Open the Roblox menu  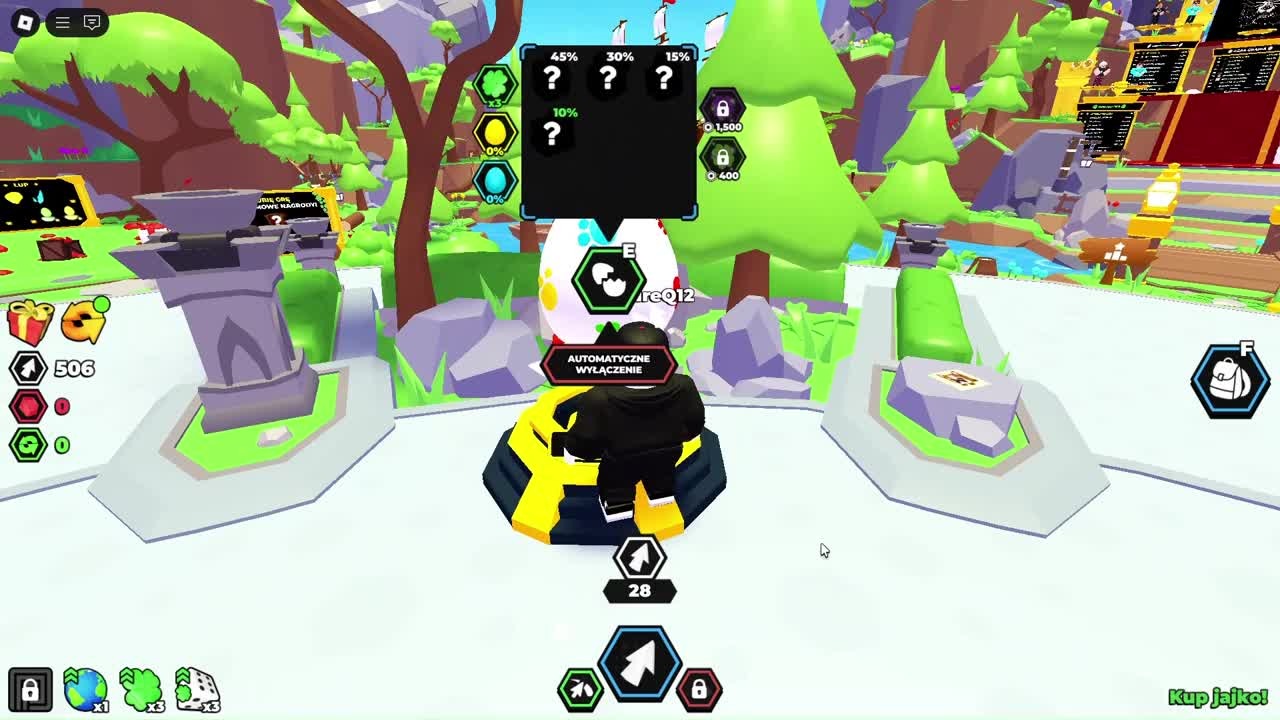click(x=25, y=22)
